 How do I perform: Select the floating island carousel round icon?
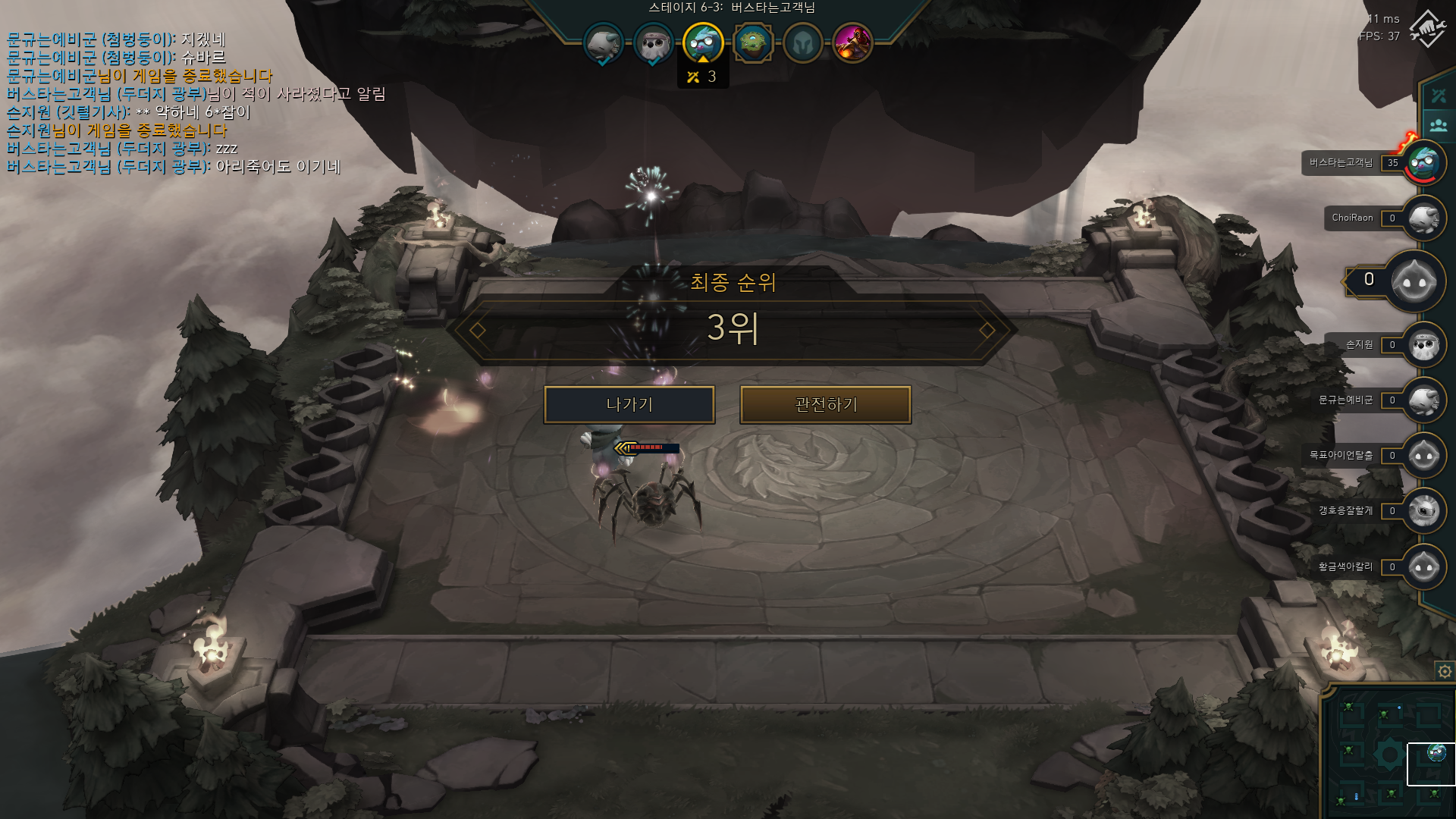(752, 43)
